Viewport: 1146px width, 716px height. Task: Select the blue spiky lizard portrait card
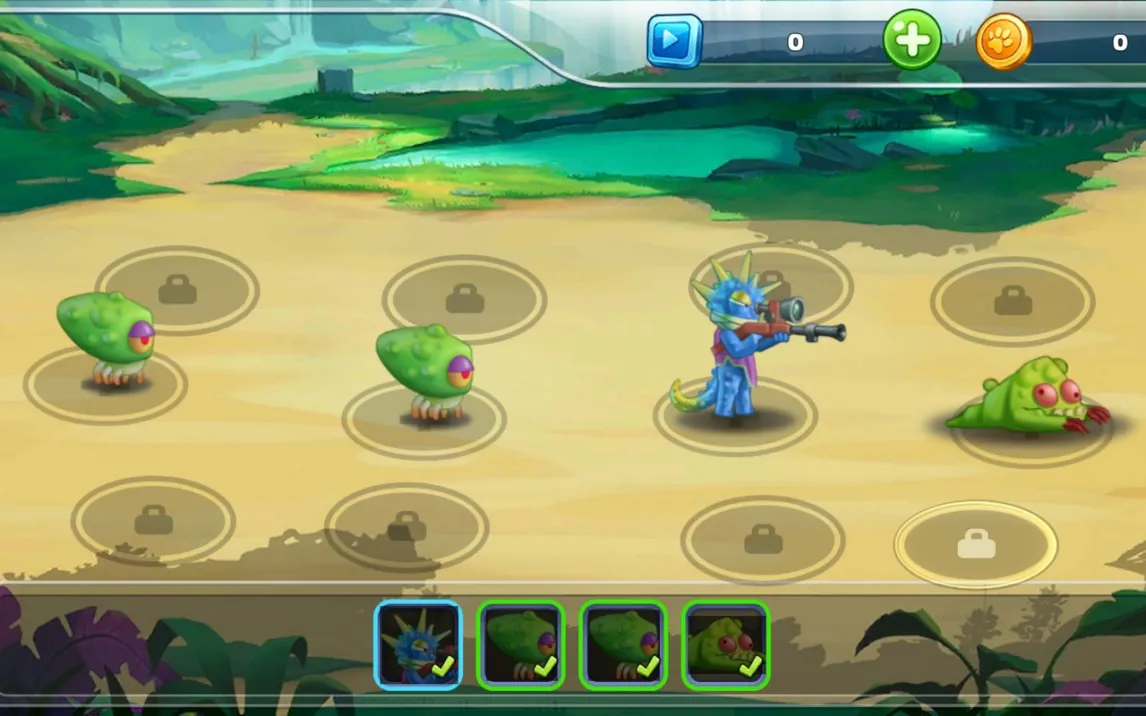coord(418,645)
